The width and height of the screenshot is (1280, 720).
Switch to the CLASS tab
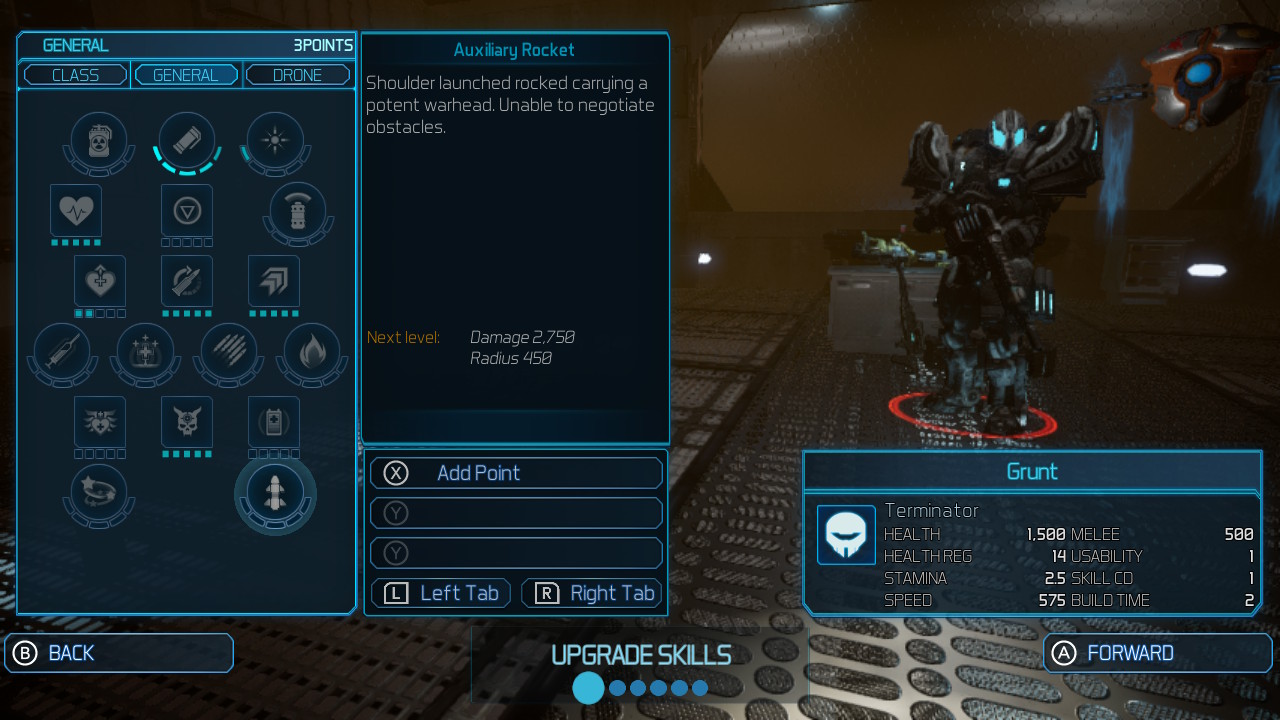74,74
